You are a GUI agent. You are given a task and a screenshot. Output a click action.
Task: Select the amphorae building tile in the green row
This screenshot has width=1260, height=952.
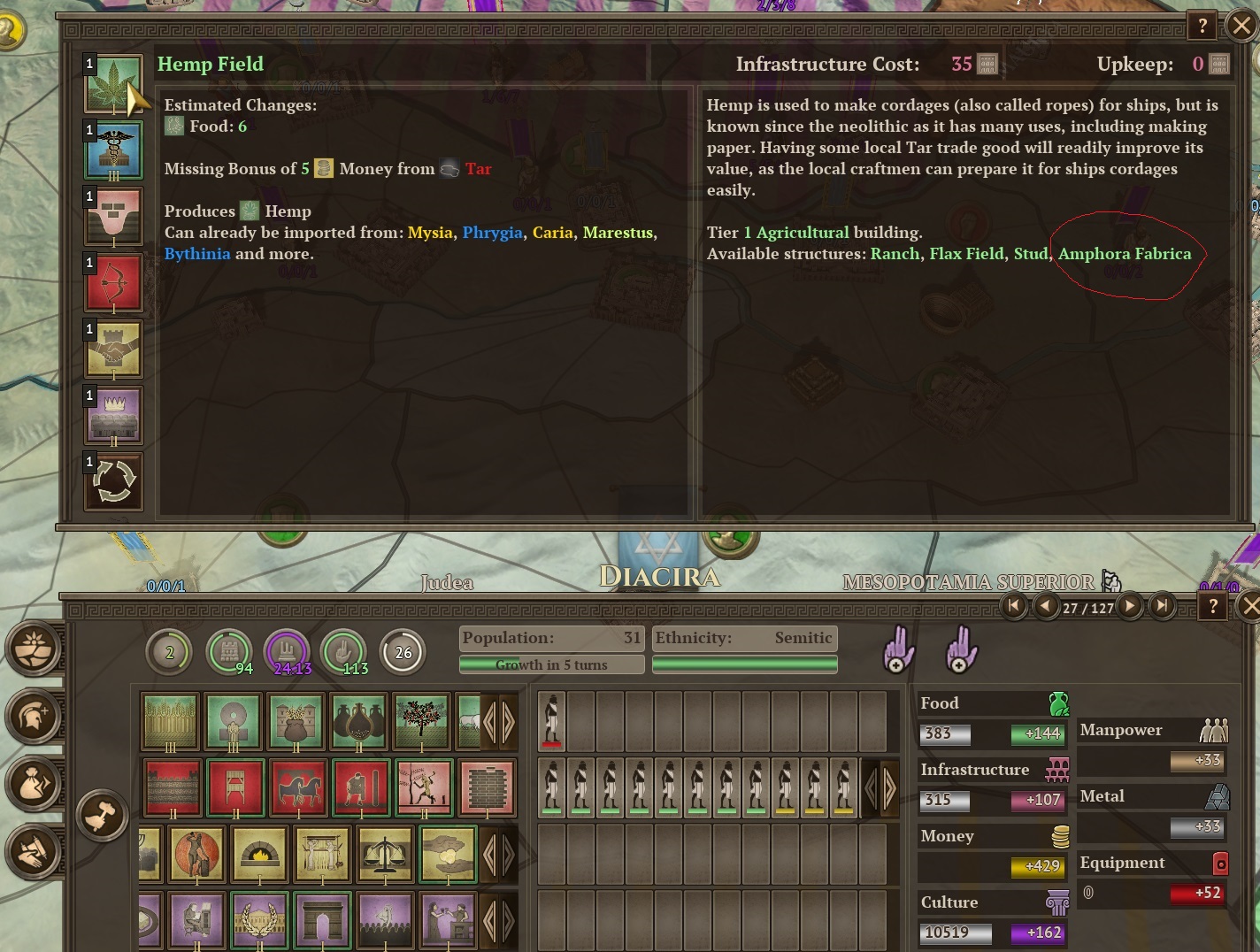tap(357, 723)
